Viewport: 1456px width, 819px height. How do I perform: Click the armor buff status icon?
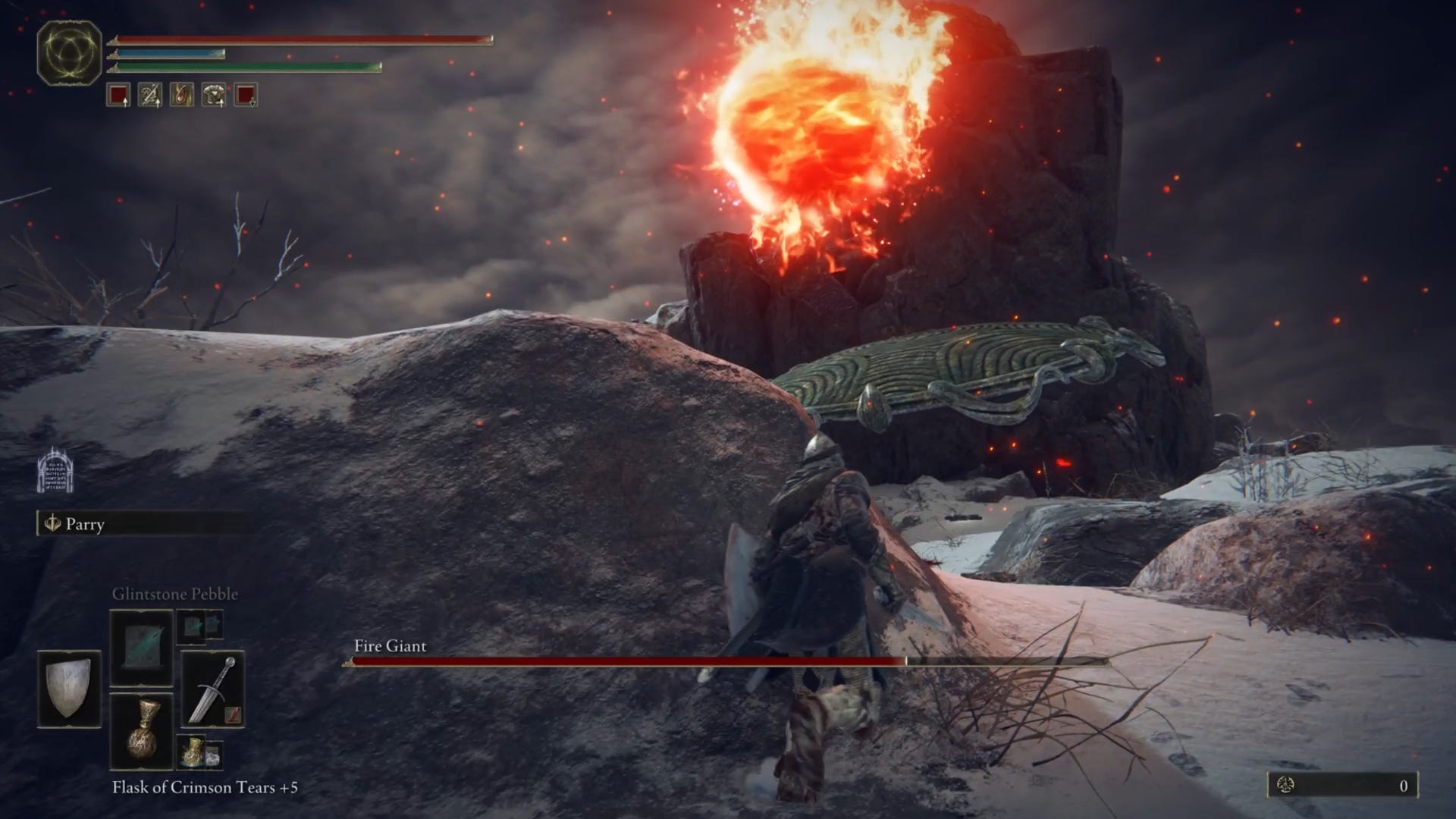tap(213, 95)
